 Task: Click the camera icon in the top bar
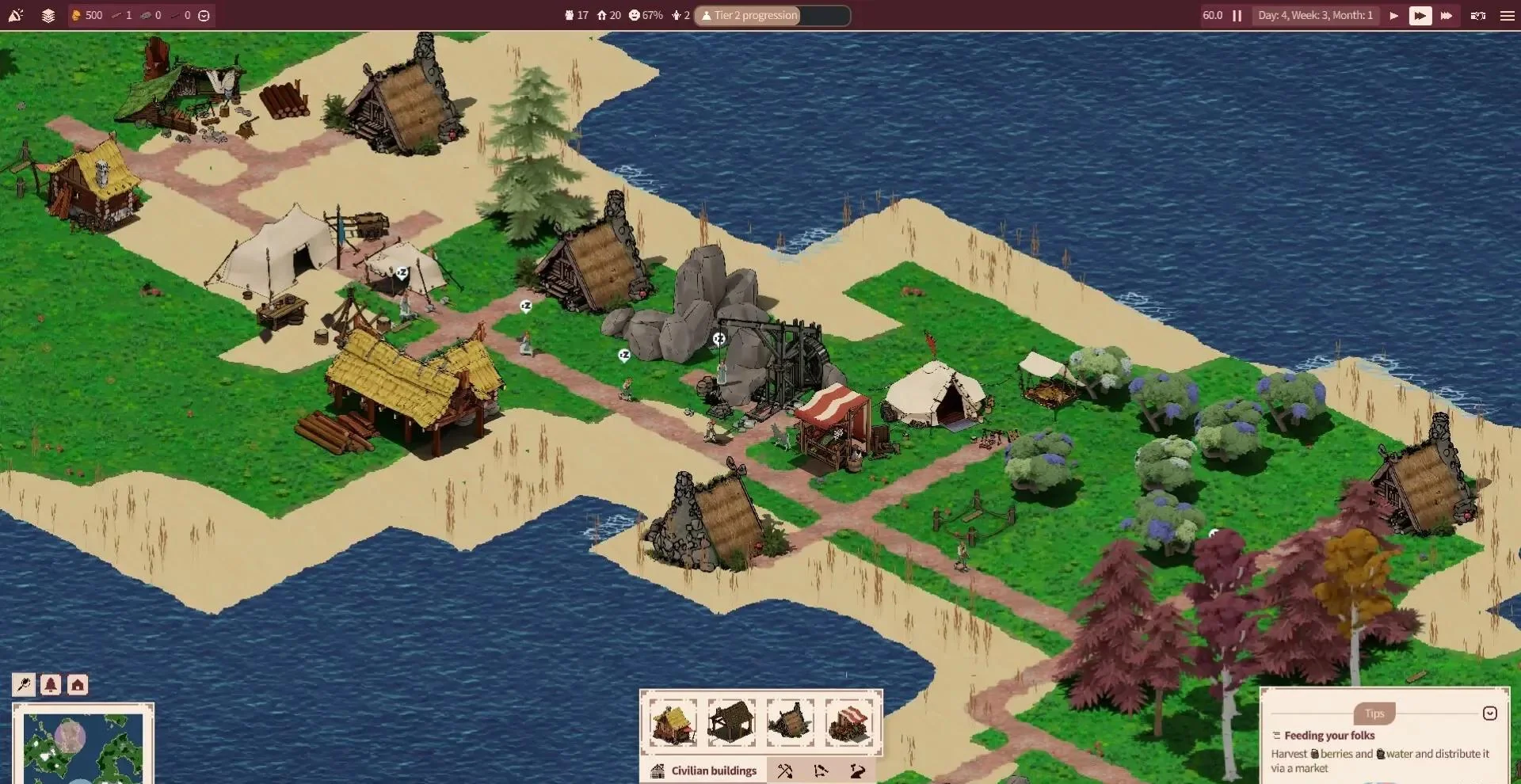point(1477,16)
